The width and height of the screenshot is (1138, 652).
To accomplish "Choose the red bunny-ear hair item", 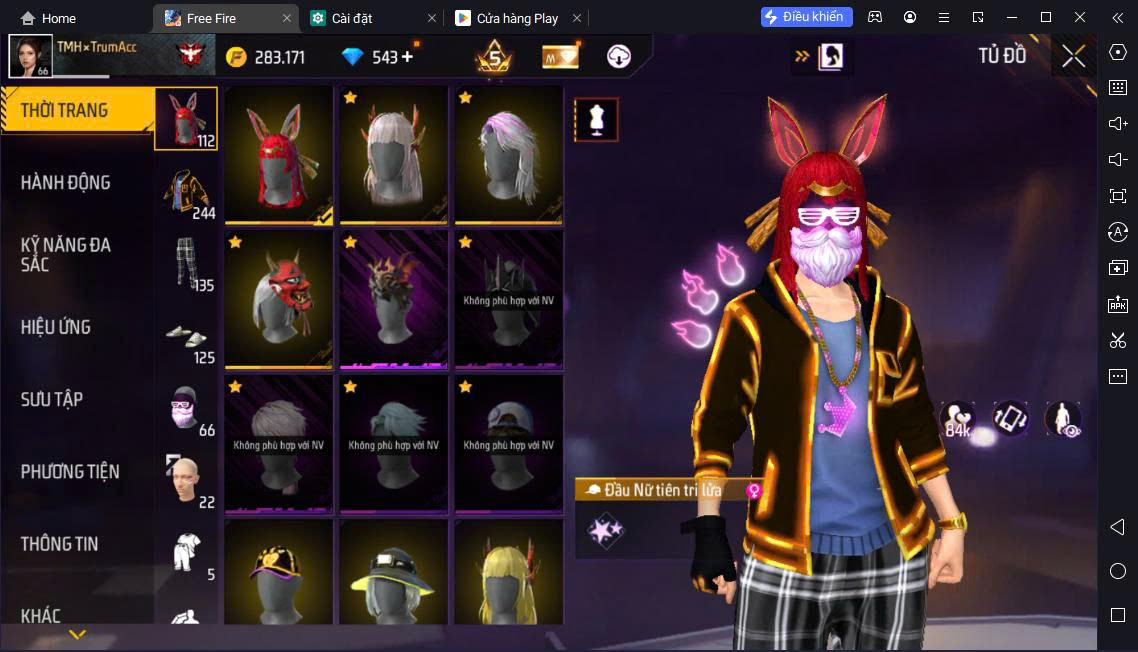I will click(279, 154).
